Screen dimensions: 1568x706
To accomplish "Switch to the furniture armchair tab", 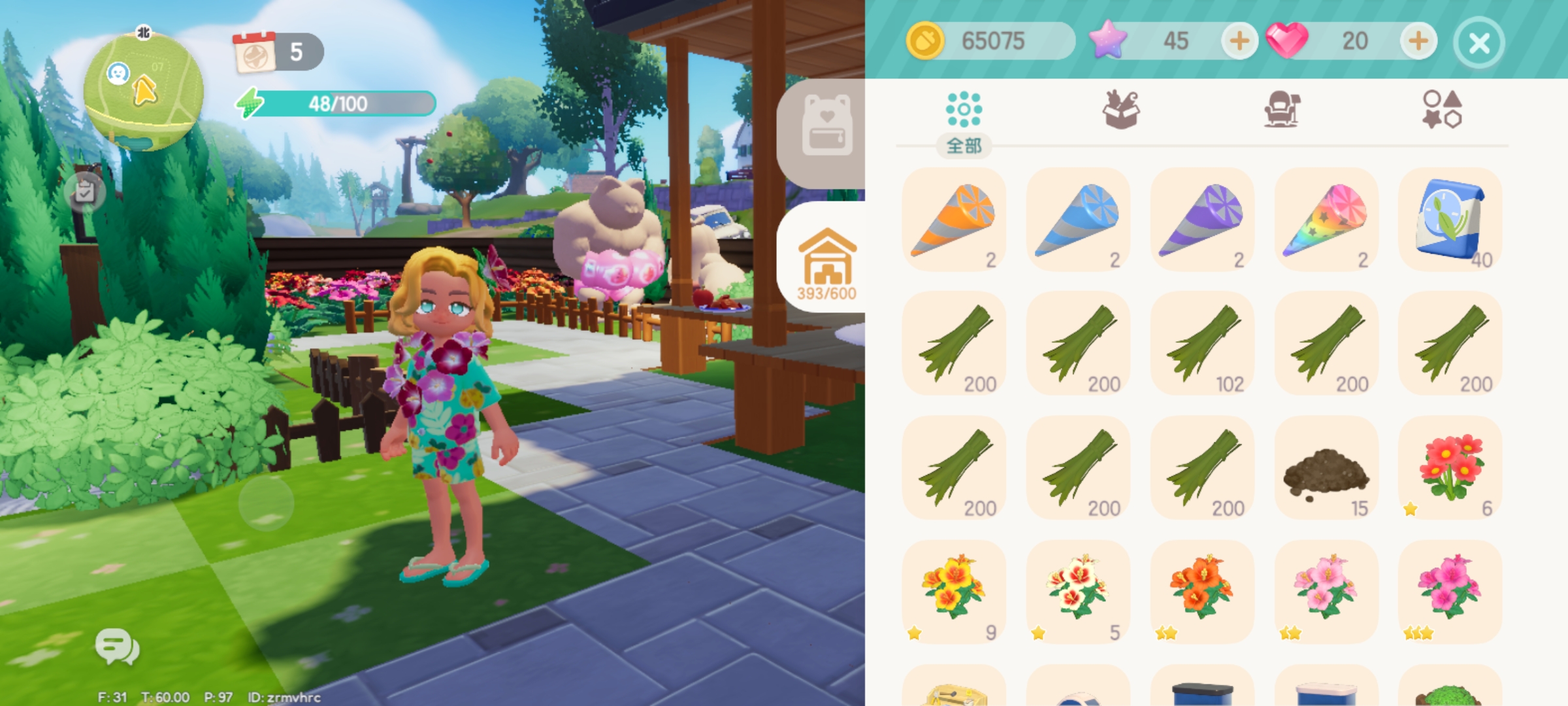I will click(1281, 110).
